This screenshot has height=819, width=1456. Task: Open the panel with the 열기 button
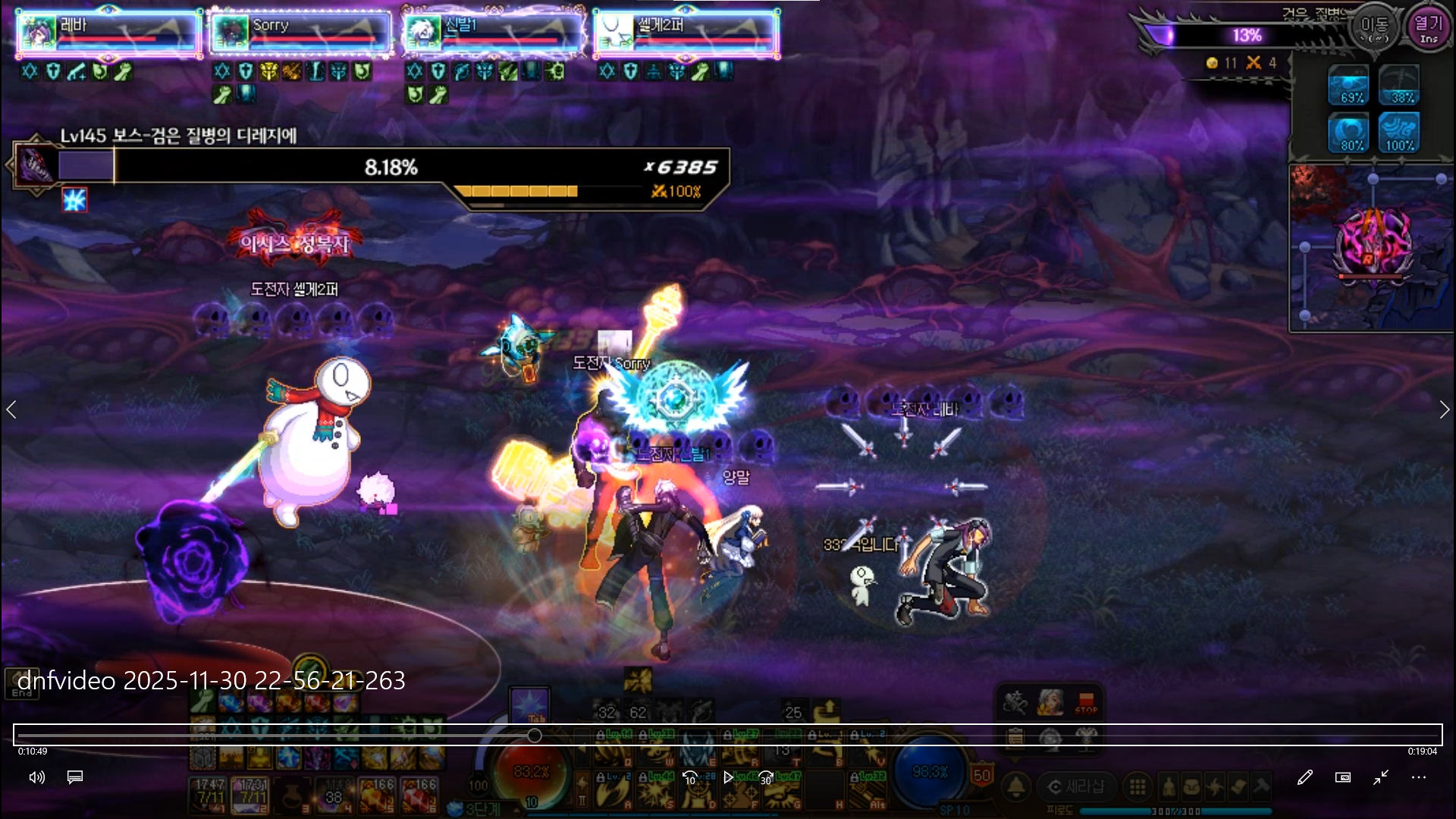pyautogui.click(x=1429, y=29)
